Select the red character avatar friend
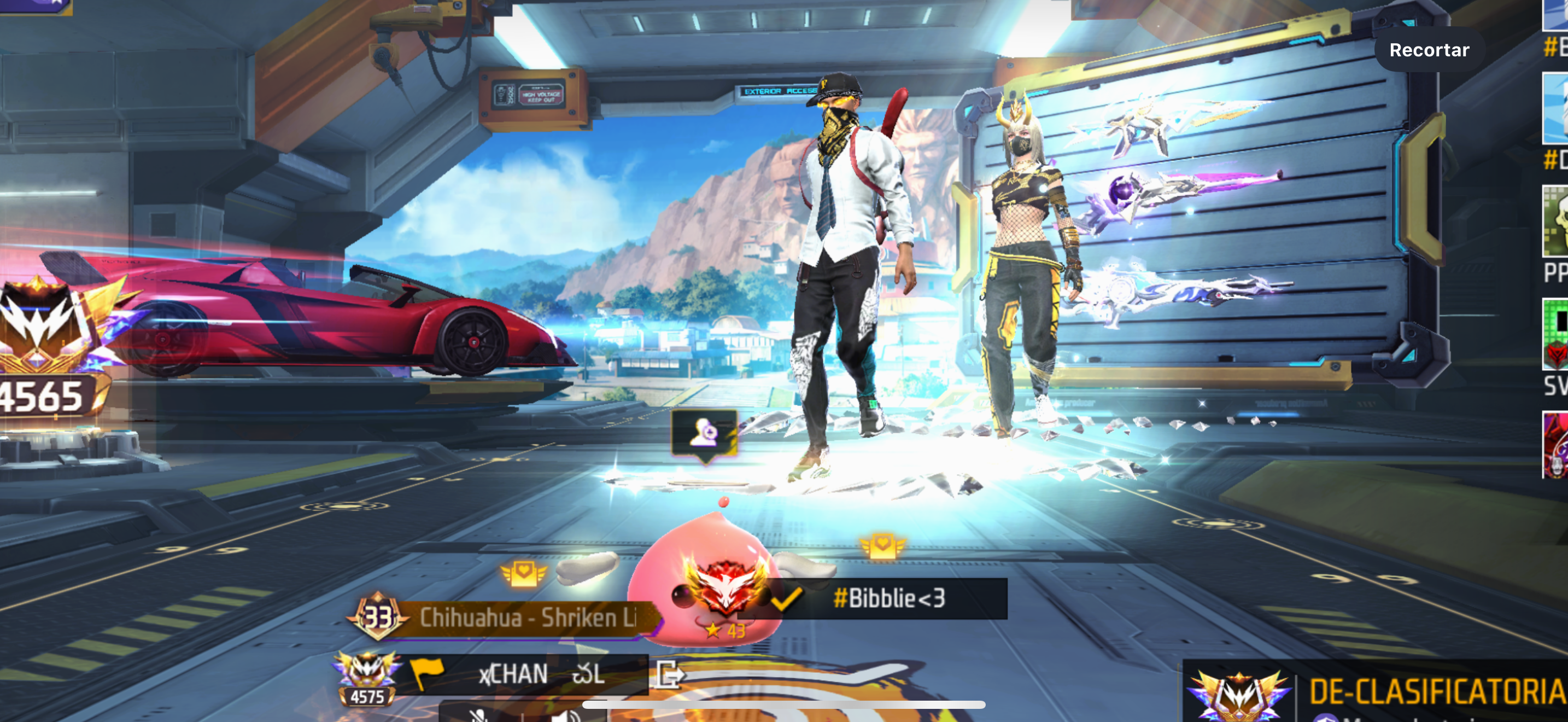Image resolution: width=1568 pixels, height=722 pixels. click(x=1556, y=444)
